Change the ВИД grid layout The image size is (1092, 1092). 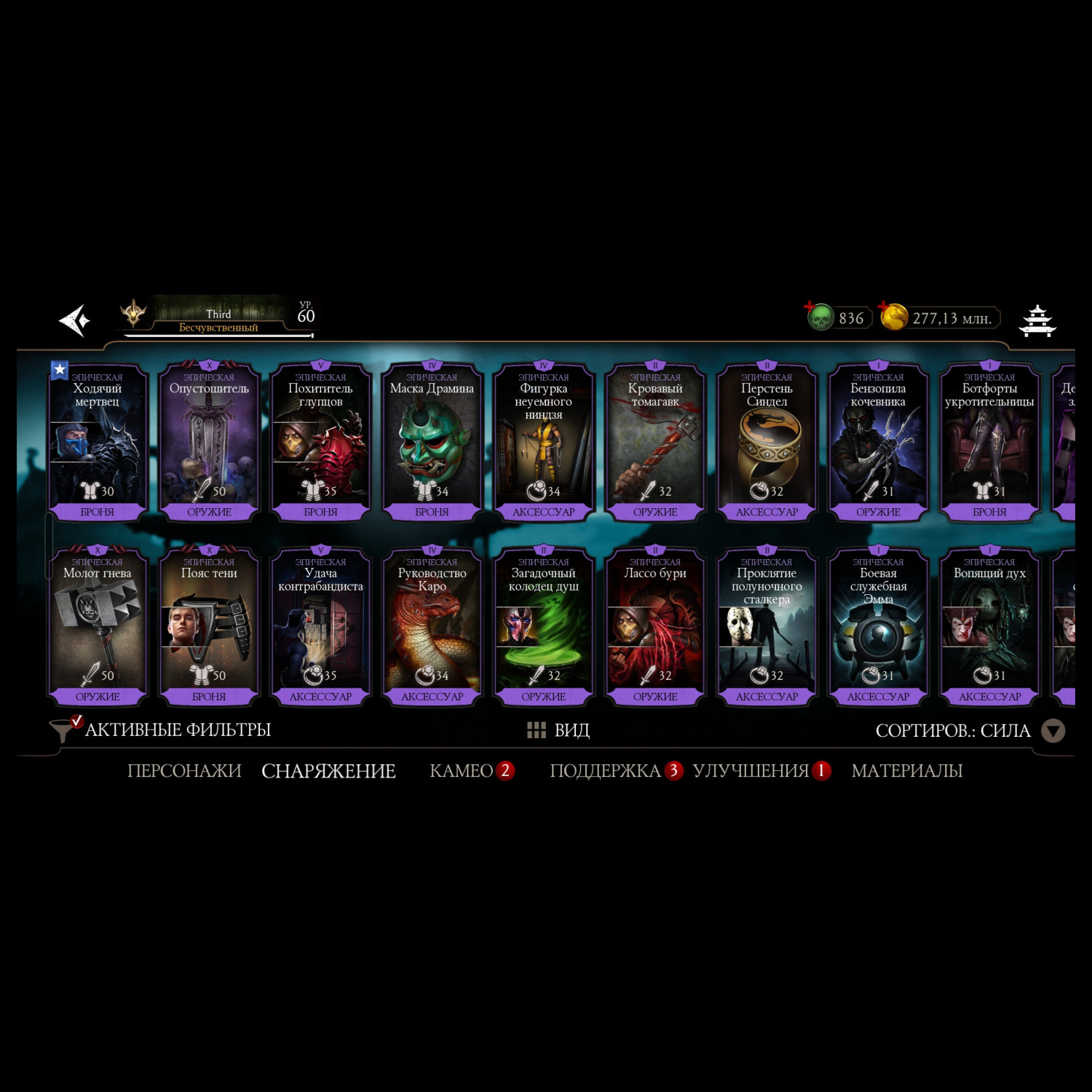pyautogui.click(x=558, y=730)
